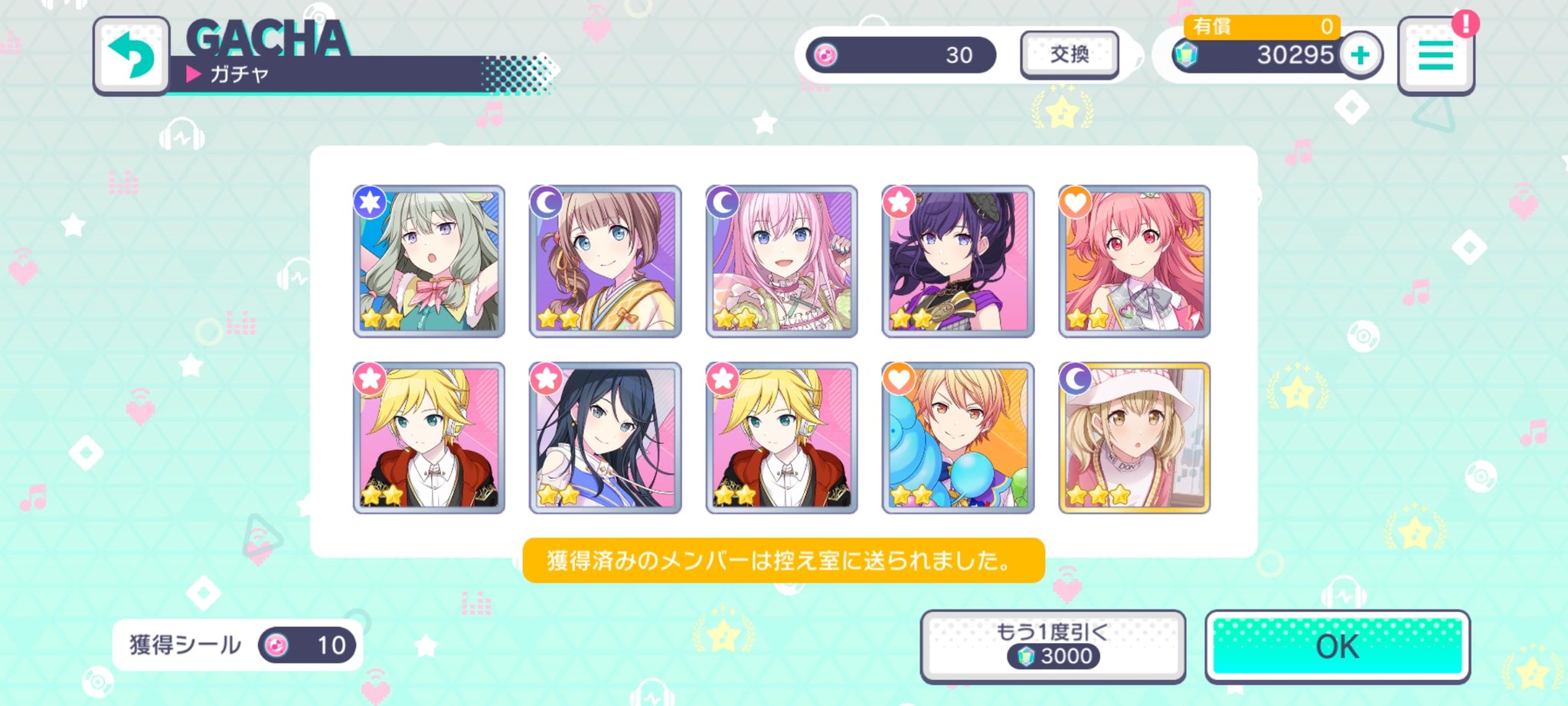
Task: Tap the plus icon to purchase crystals
Action: pos(1361,55)
